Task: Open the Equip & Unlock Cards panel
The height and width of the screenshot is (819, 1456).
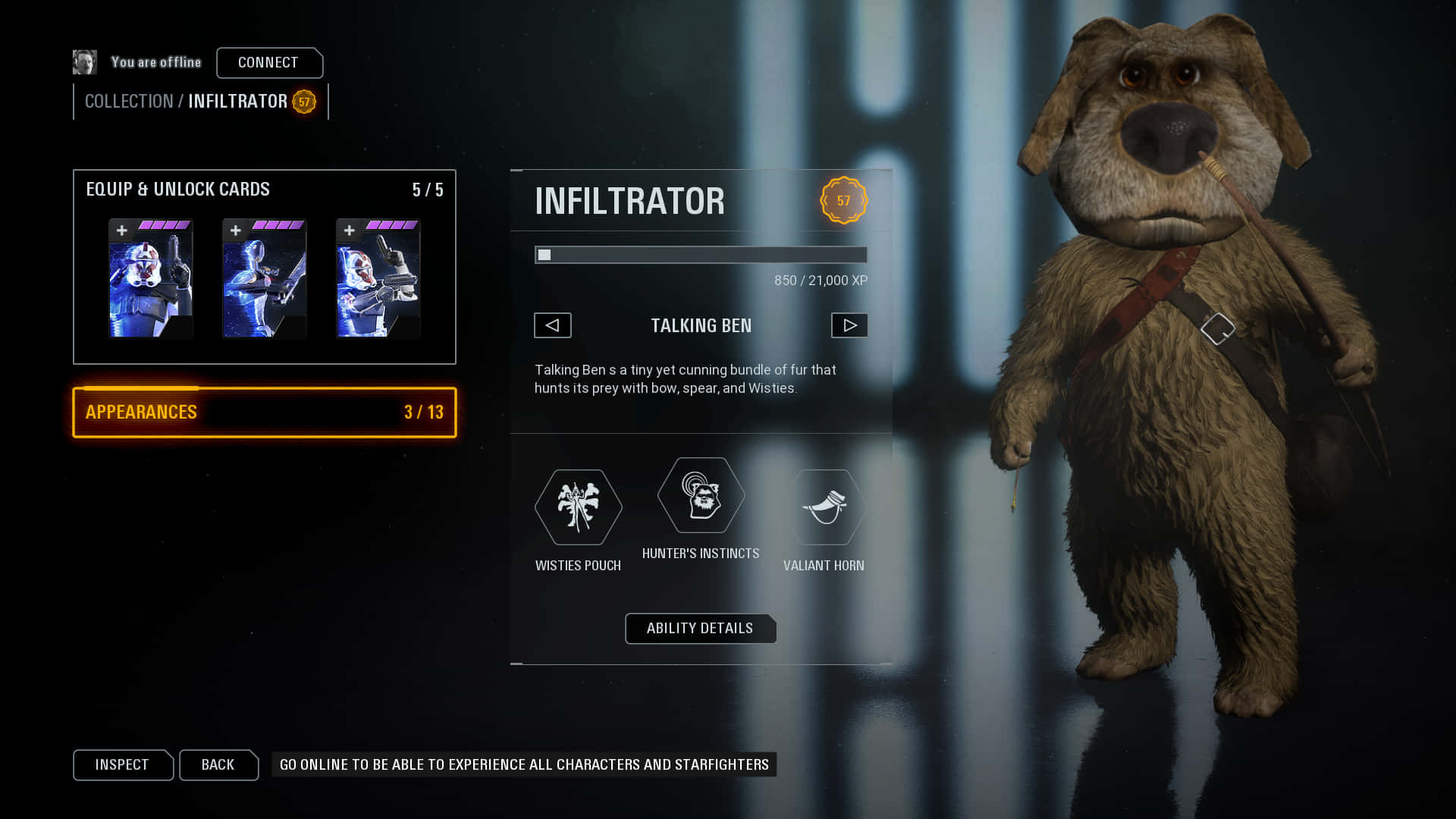Action: coord(177,190)
